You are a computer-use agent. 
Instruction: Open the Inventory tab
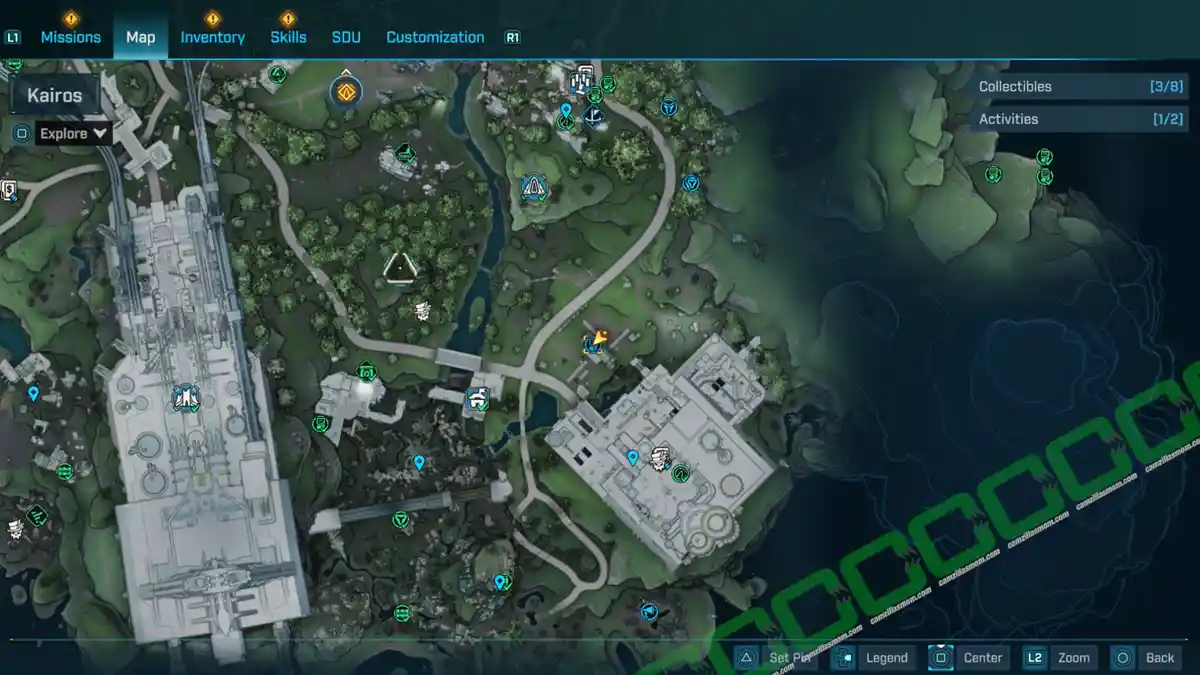point(212,37)
